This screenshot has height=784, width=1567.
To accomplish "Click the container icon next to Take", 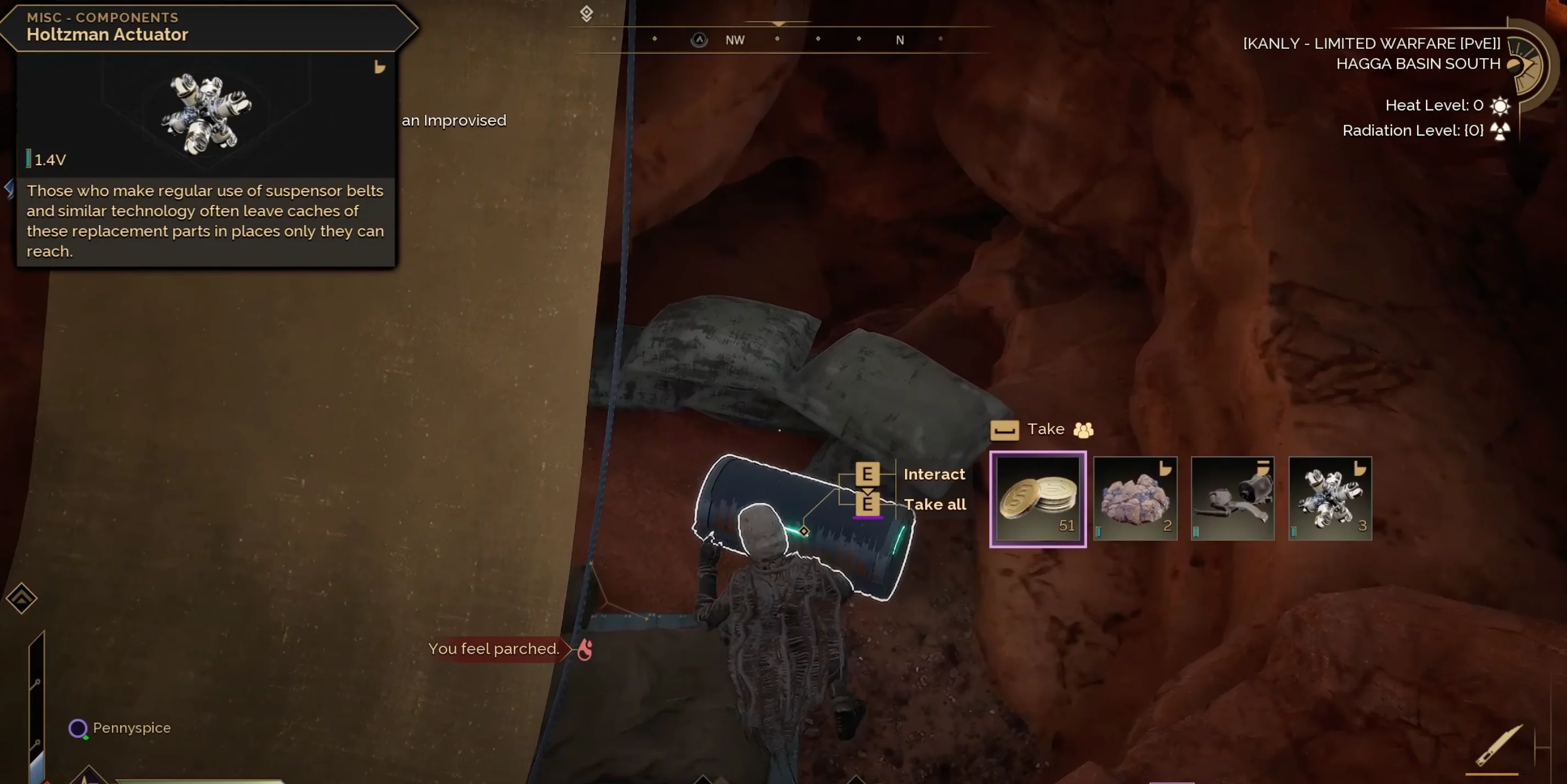I will tap(1004, 430).
